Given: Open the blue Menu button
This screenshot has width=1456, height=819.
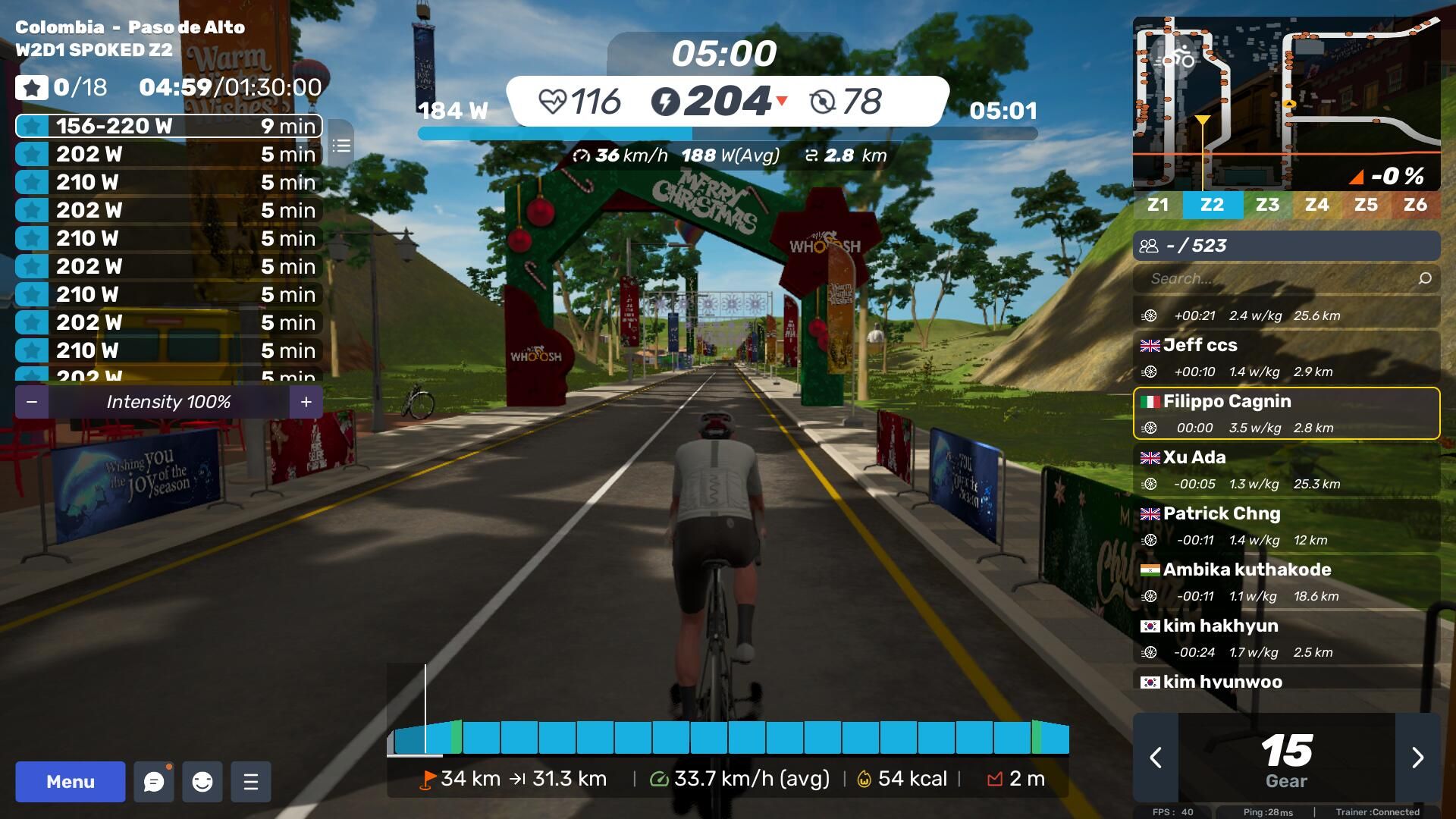Looking at the screenshot, I should tap(70, 782).
